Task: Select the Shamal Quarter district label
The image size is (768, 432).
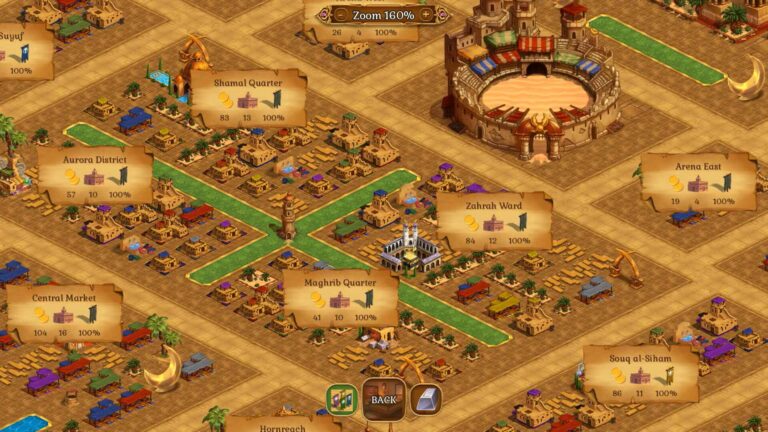Action: click(x=247, y=98)
